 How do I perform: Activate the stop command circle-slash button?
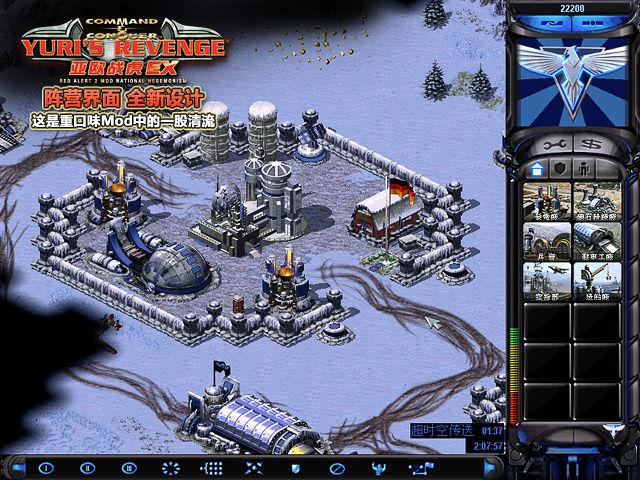pos(337,467)
